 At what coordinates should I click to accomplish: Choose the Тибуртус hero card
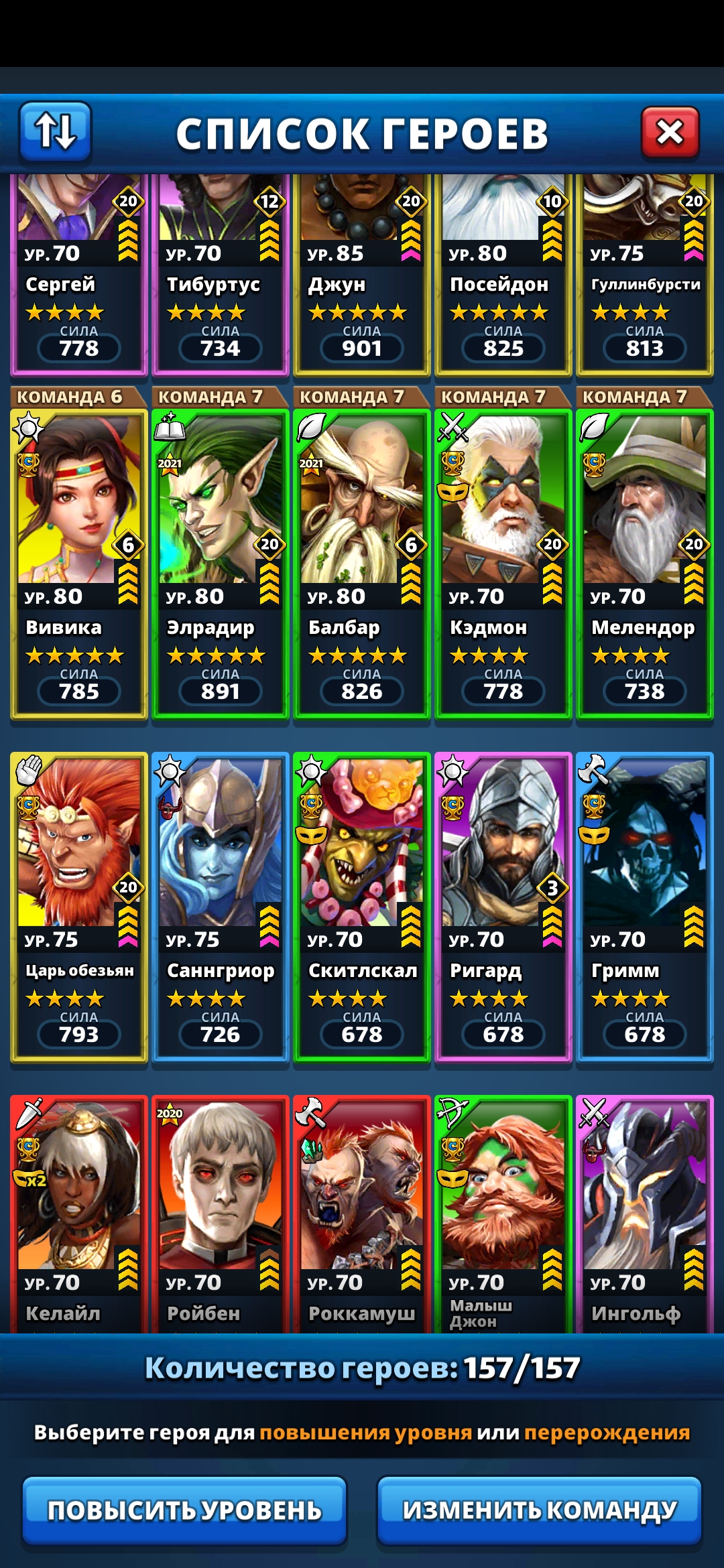pyautogui.click(x=221, y=275)
